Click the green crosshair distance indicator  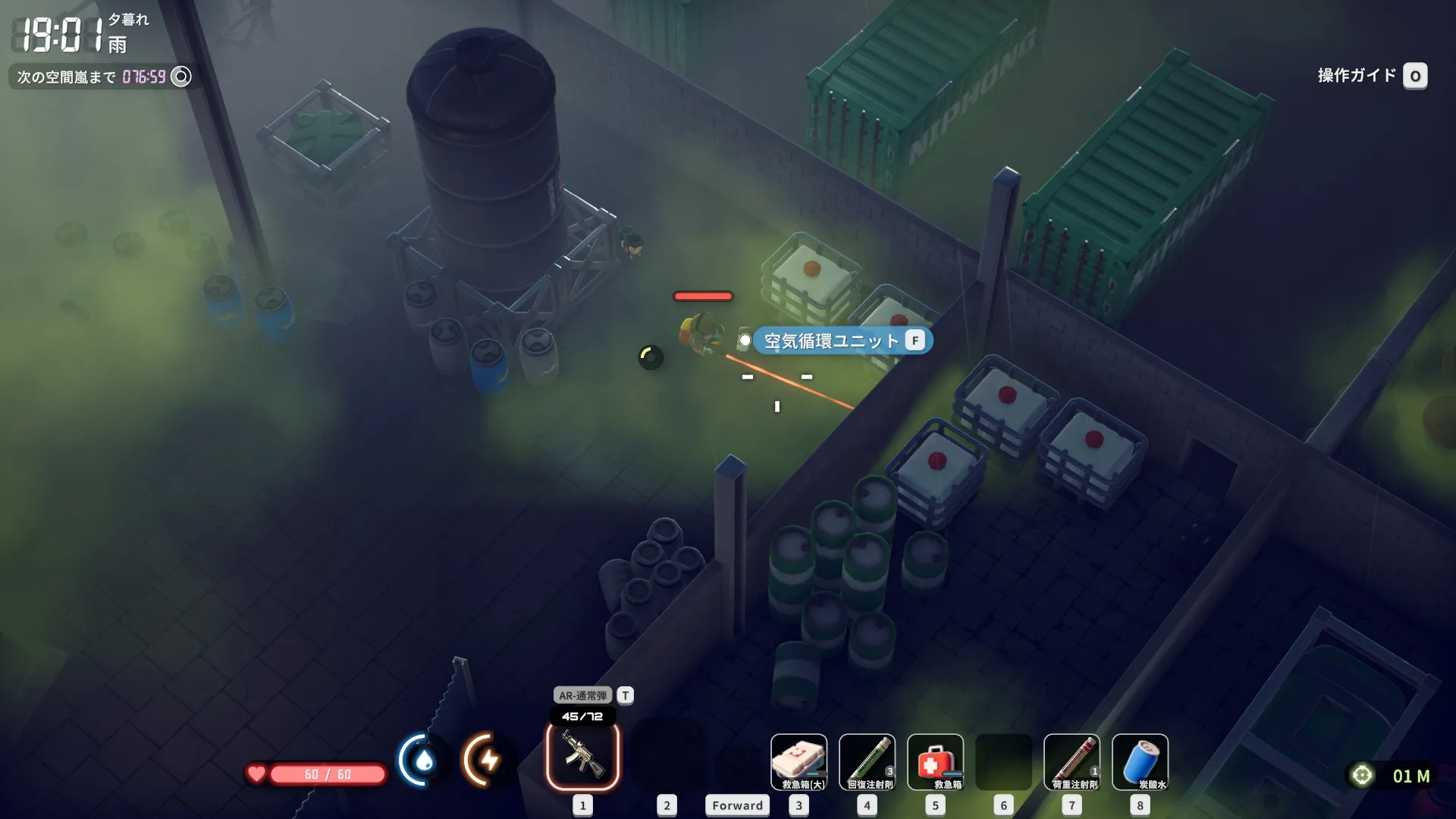coord(1362,775)
